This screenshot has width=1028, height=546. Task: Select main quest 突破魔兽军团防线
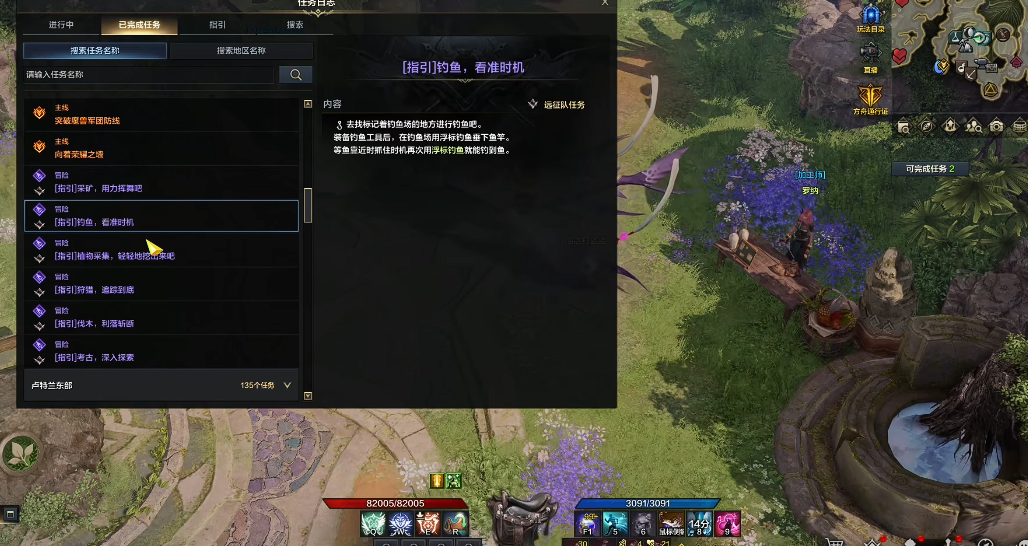pyautogui.click(x=160, y=114)
